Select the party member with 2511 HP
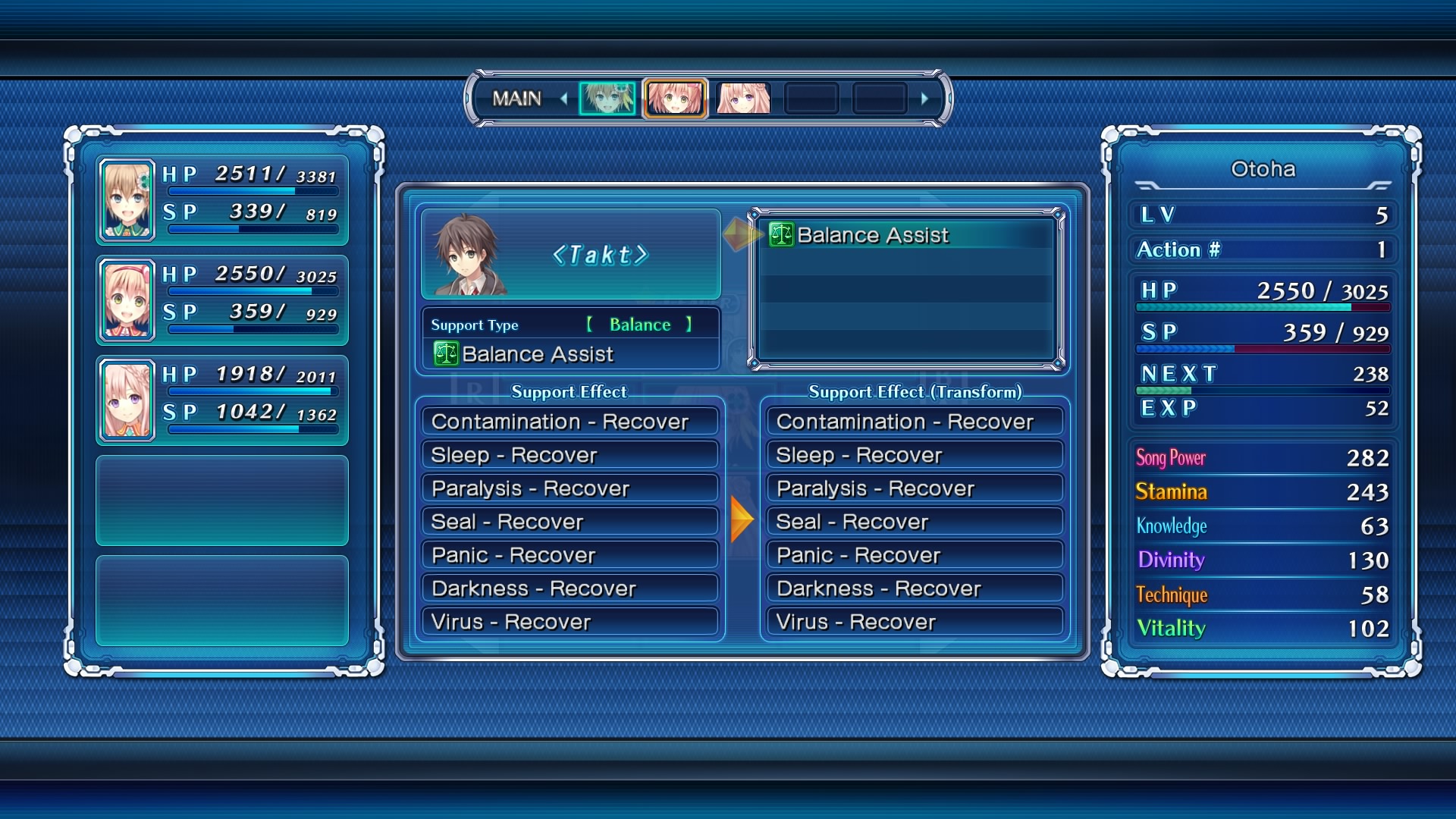Viewport: 1456px width, 819px height. point(222,199)
